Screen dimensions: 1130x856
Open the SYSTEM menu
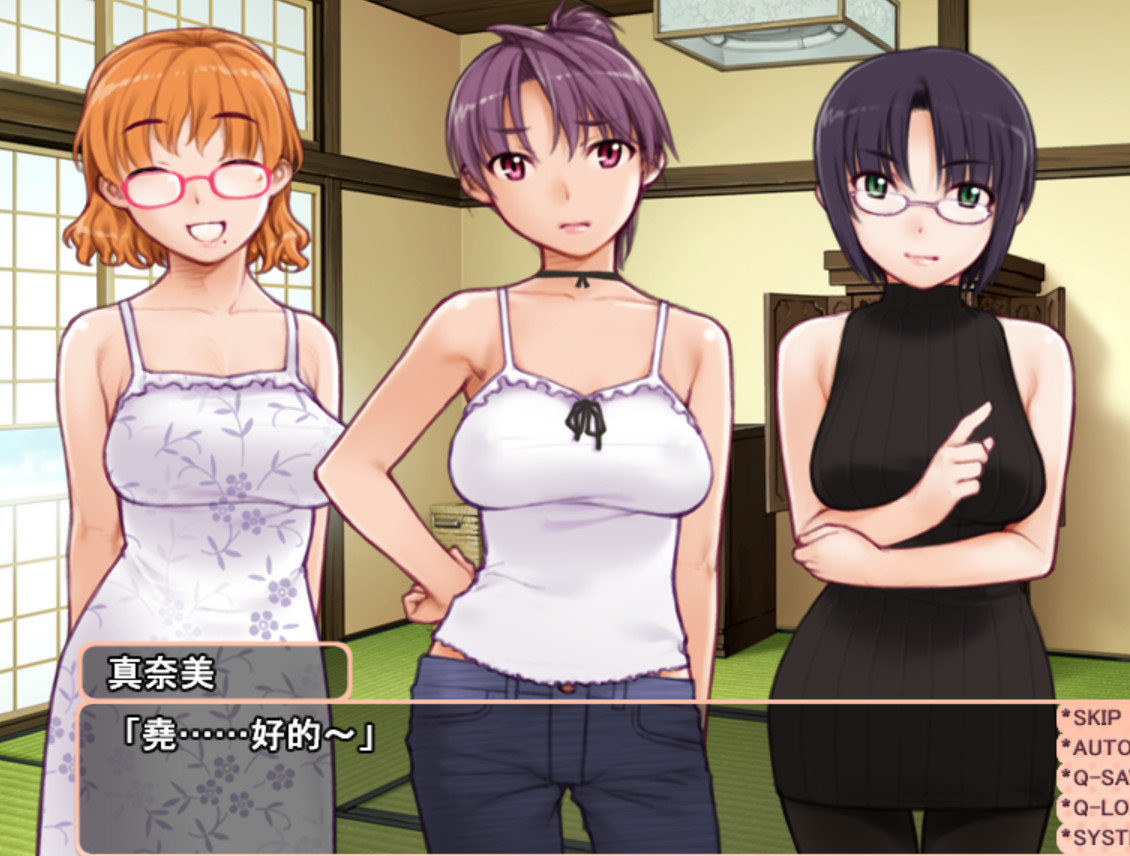(1096, 837)
